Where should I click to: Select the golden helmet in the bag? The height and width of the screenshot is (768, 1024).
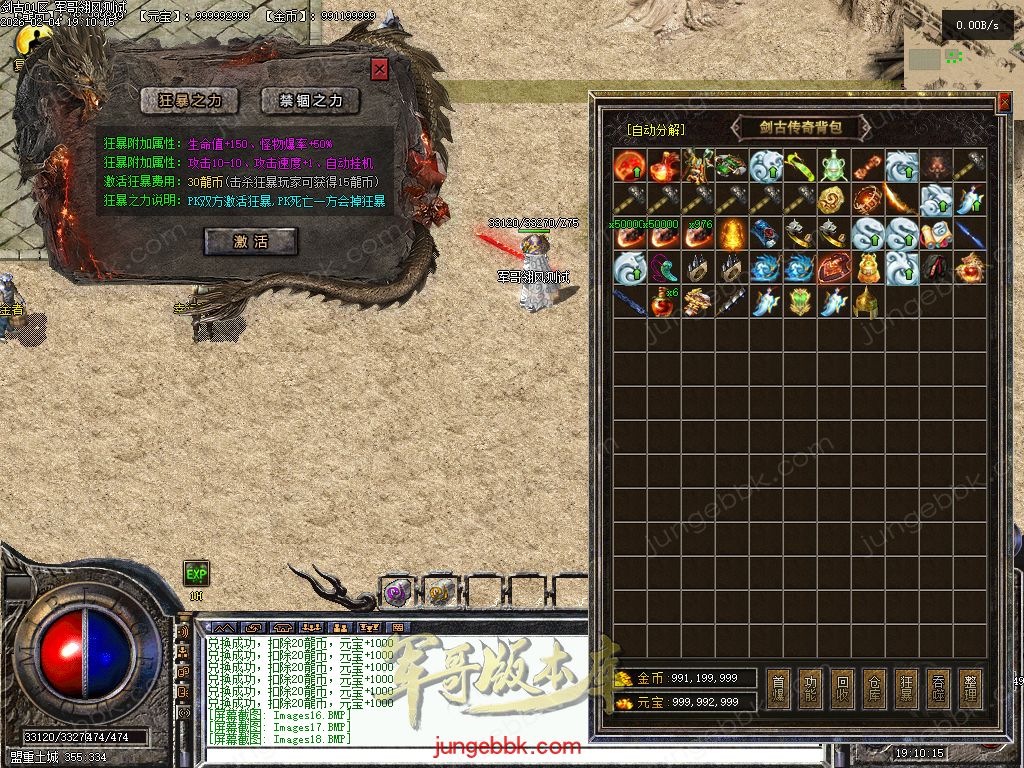tap(867, 301)
